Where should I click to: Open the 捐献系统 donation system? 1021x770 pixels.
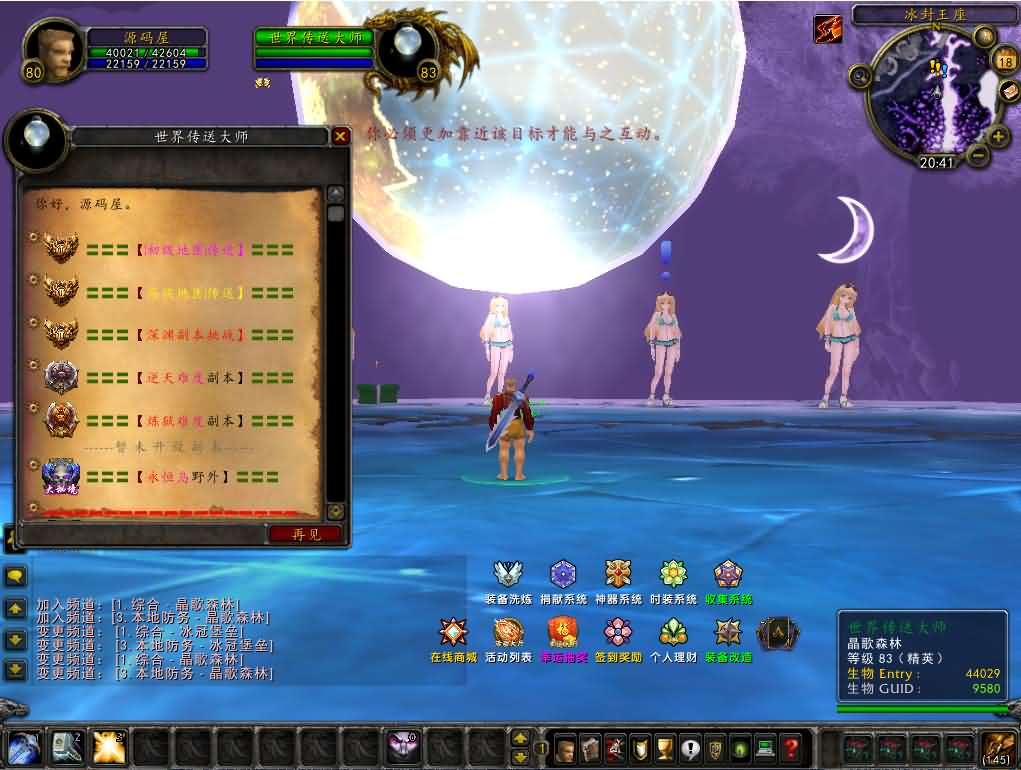coord(563,574)
